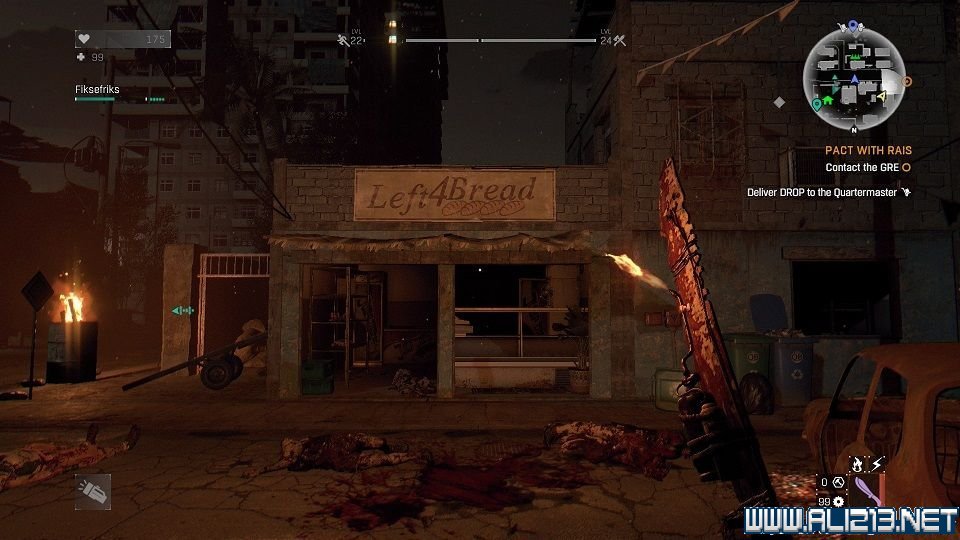Click the flame weapon upgrade icon

click(x=857, y=464)
